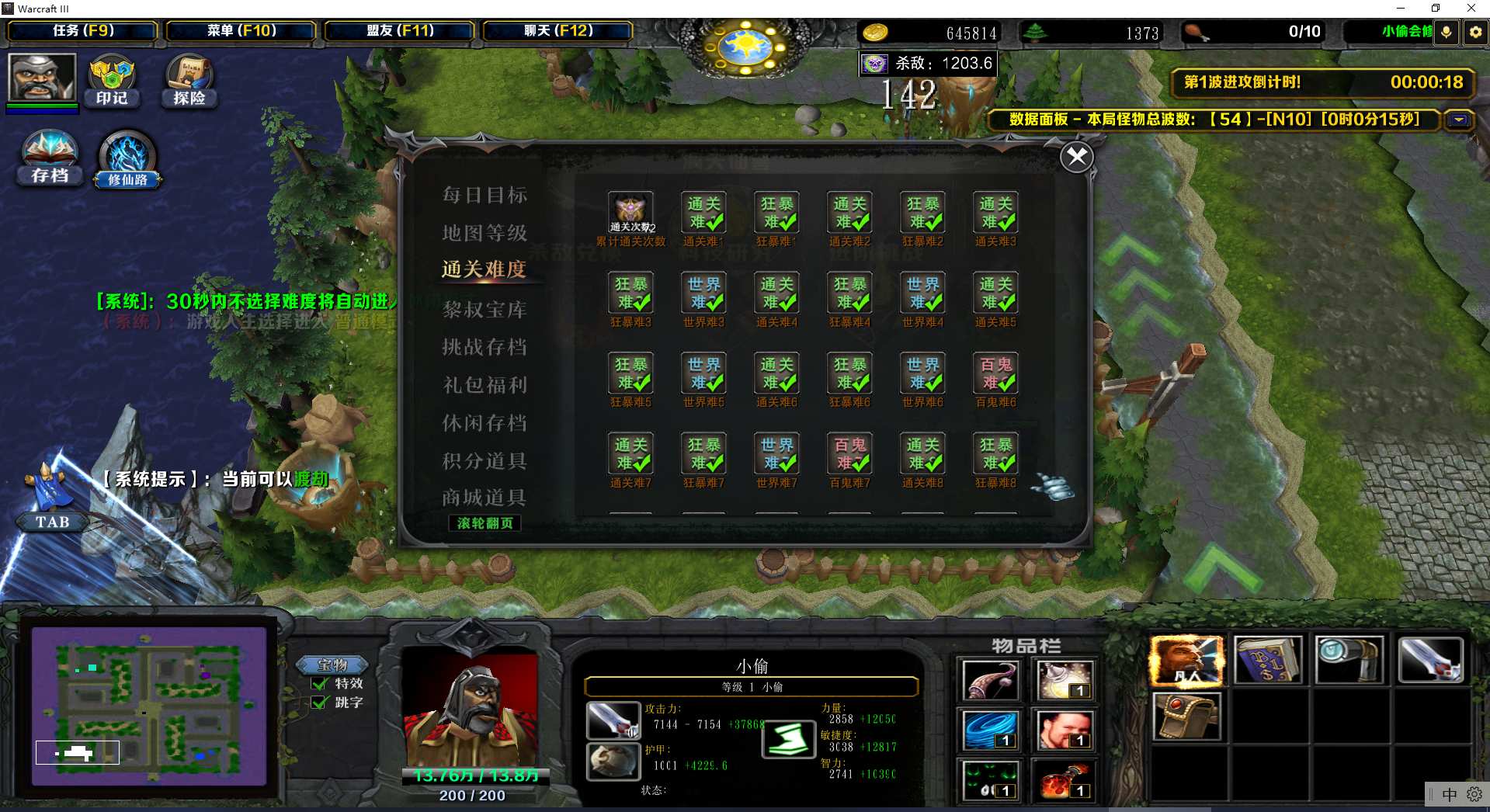Open the 修仙路 icon
This screenshot has height=812, width=1490.
pos(127,159)
